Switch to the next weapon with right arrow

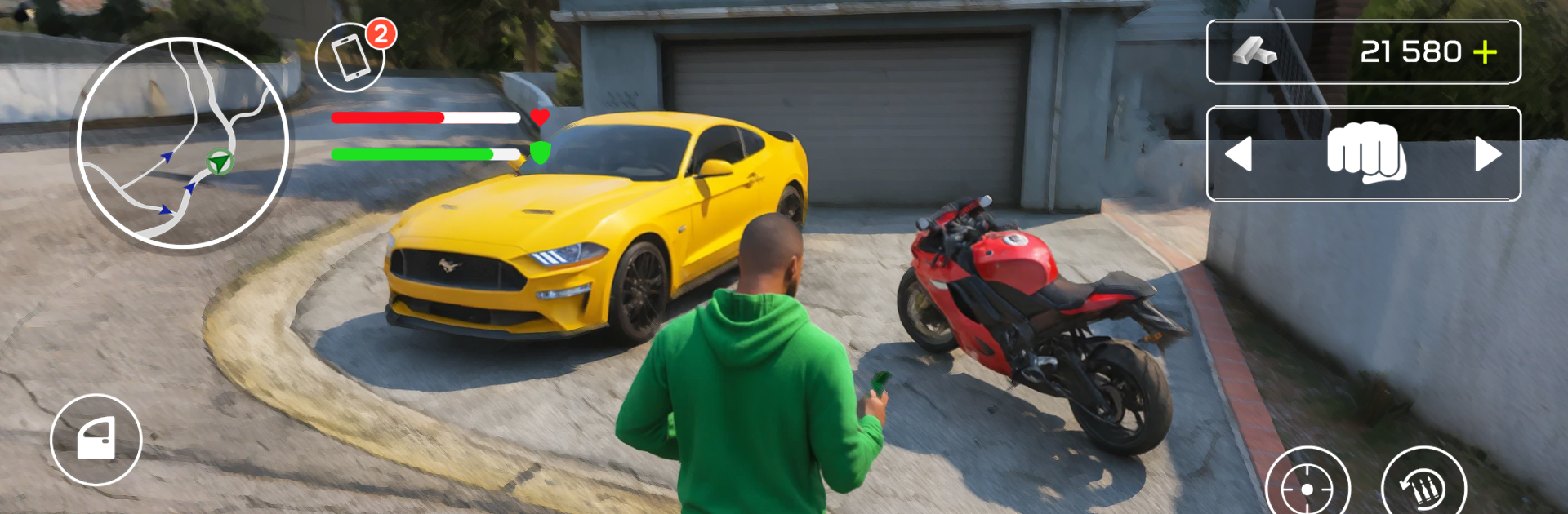click(1488, 154)
